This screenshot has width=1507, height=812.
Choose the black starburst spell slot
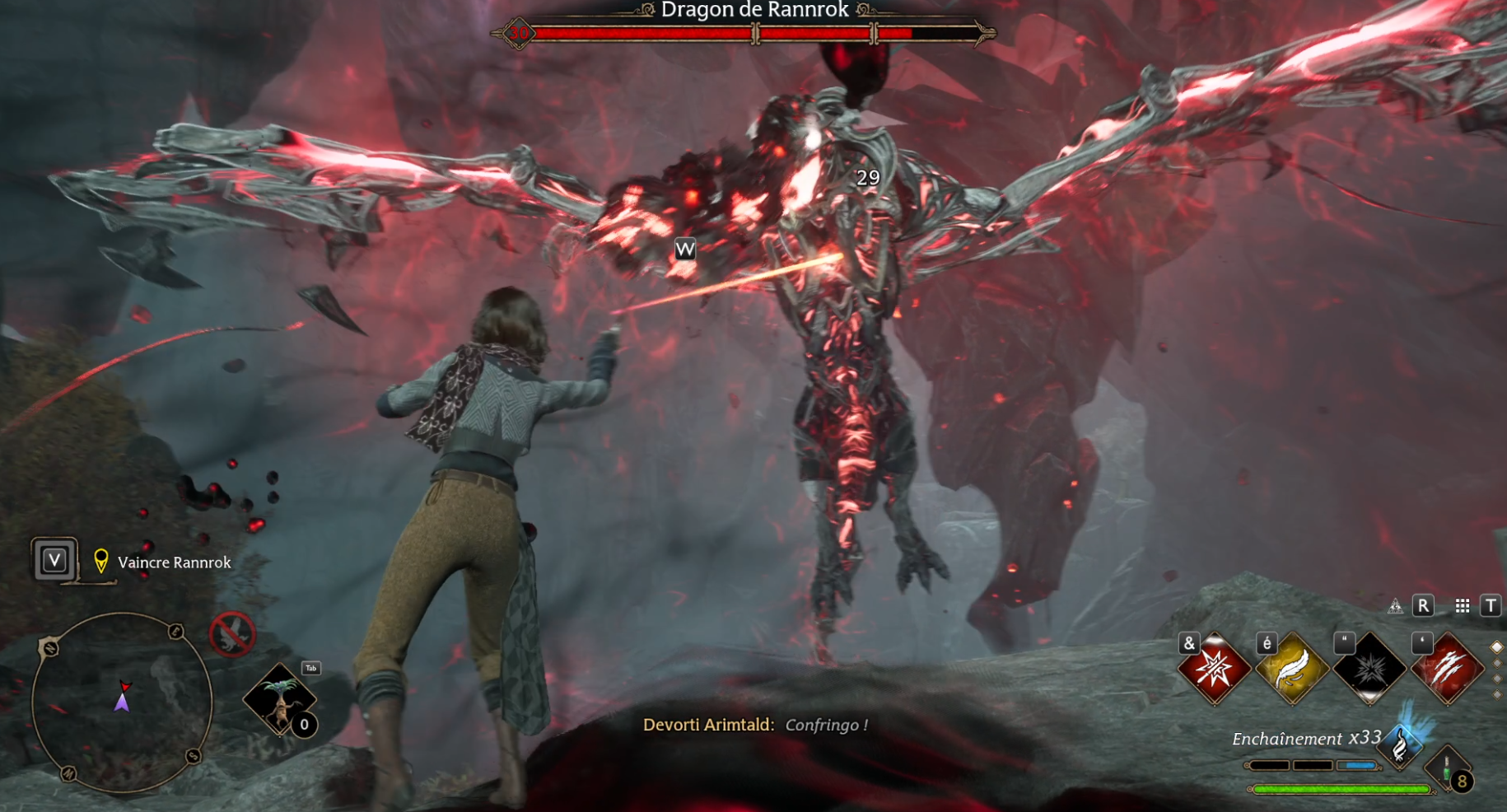[1369, 669]
